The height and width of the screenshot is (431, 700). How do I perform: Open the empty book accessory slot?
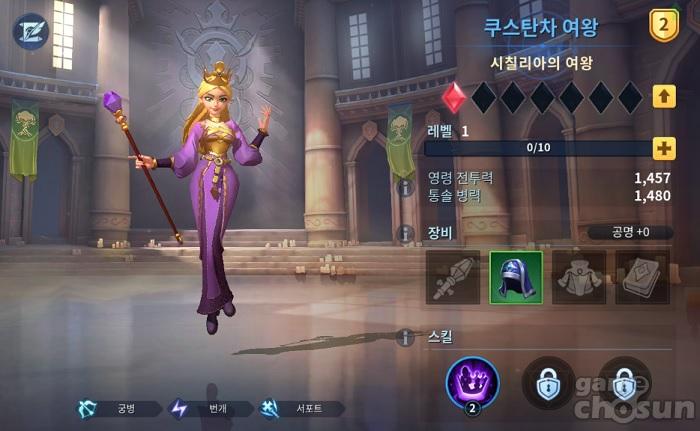[641, 277]
